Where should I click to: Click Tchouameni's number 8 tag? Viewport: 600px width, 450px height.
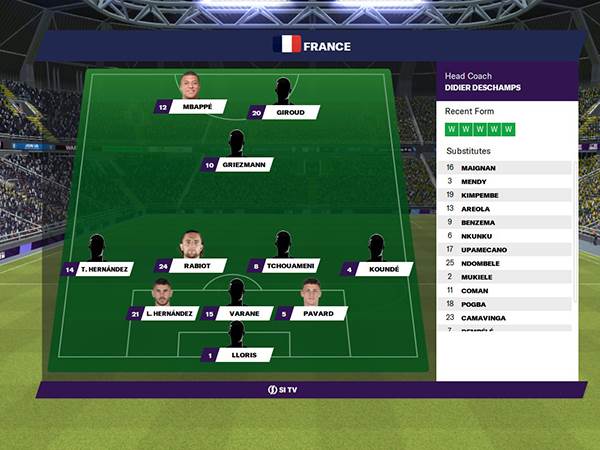pyautogui.click(x=290, y=267)
